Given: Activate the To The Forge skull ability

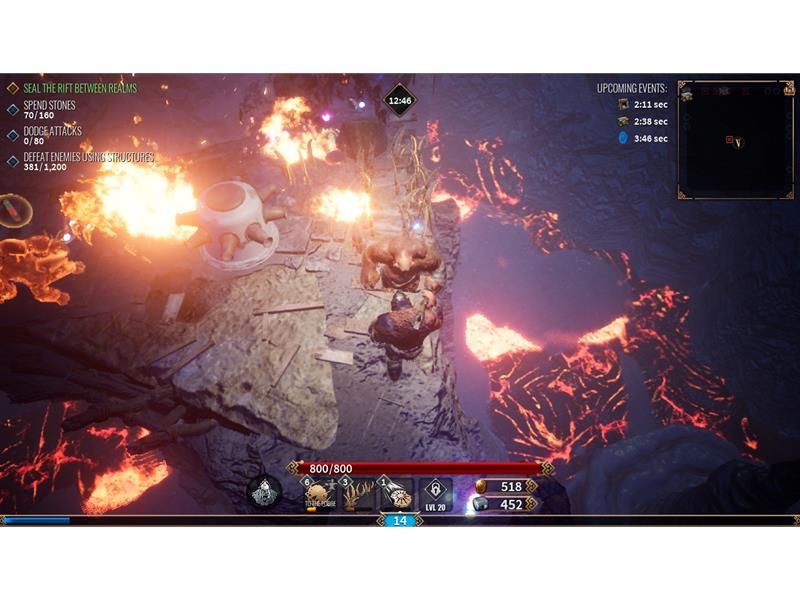Looking at the screenshot, I should tap(318, 493).
